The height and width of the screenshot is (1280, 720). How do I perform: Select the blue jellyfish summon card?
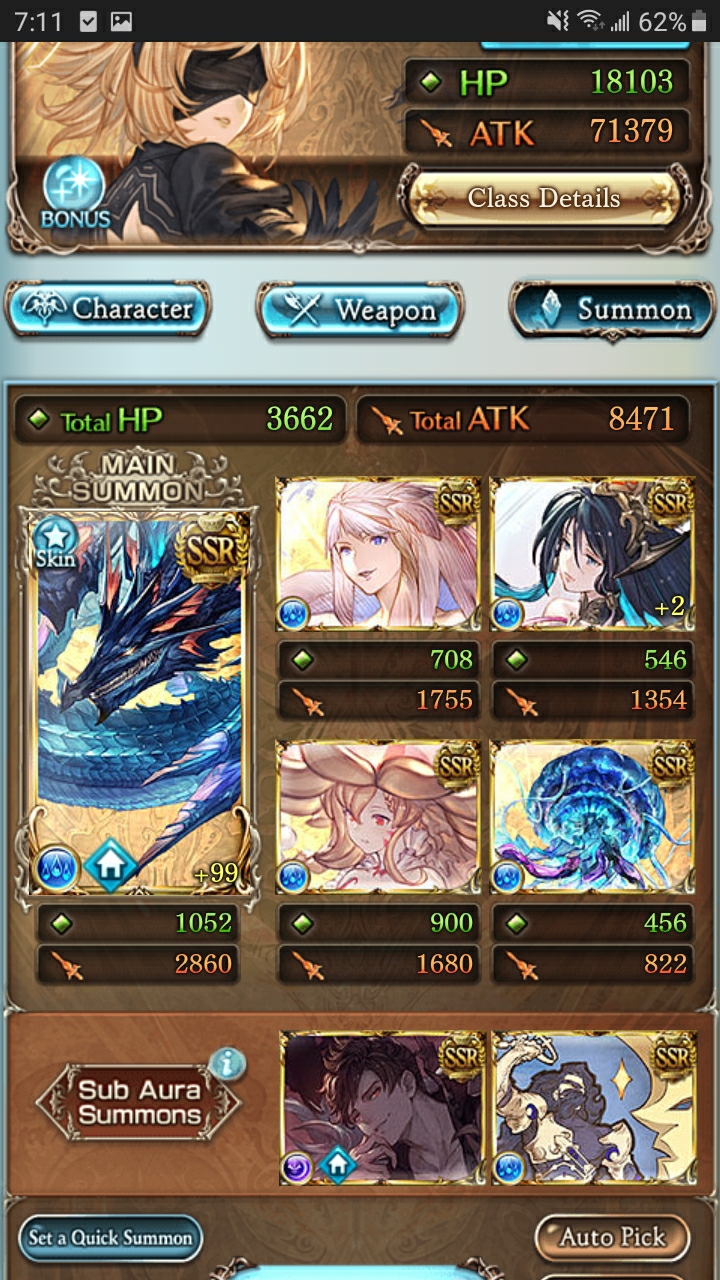click(592, 817)
